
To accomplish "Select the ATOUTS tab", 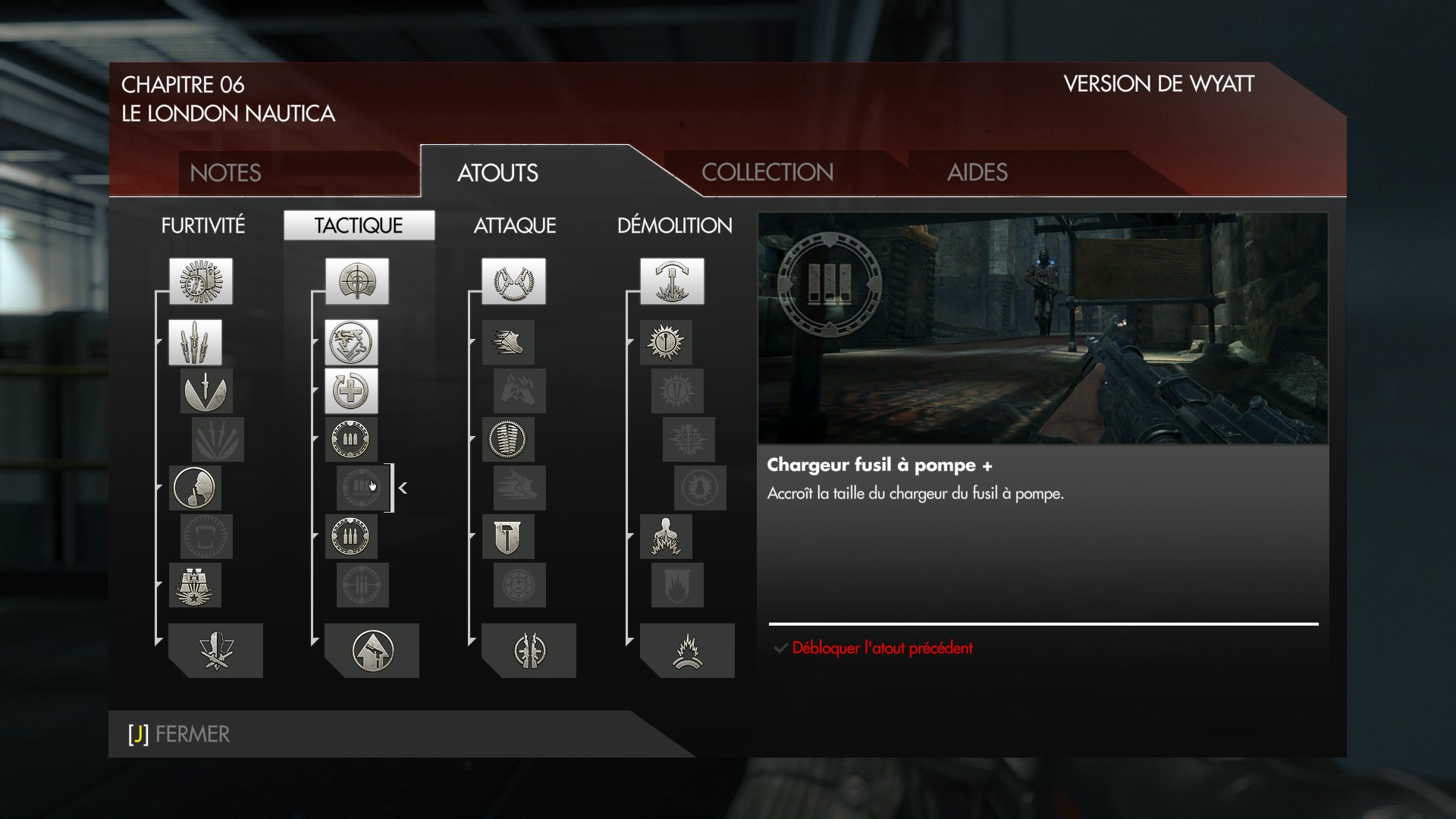I will click(x=497, y=173).
